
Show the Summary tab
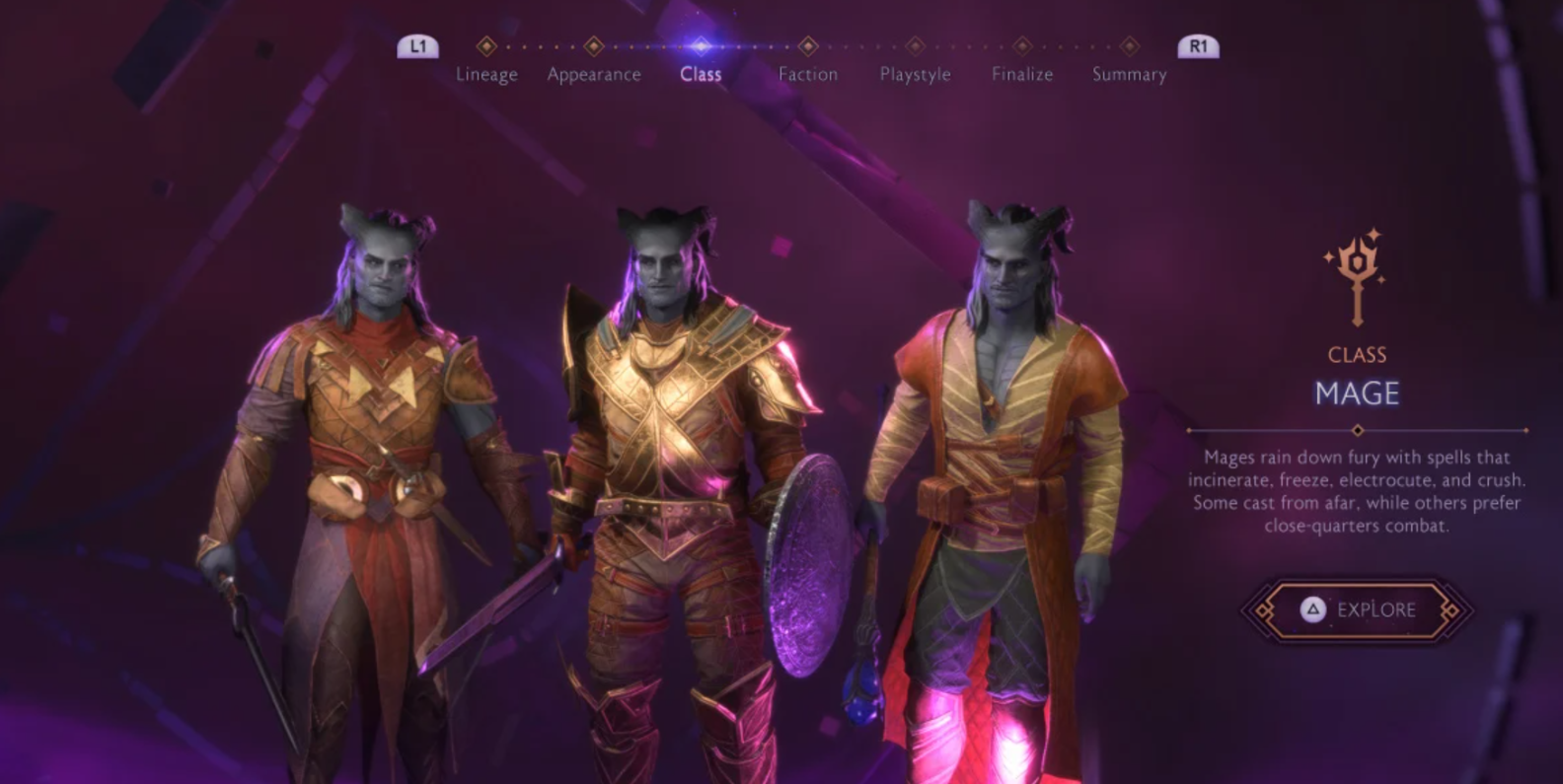click(1129, 74)
